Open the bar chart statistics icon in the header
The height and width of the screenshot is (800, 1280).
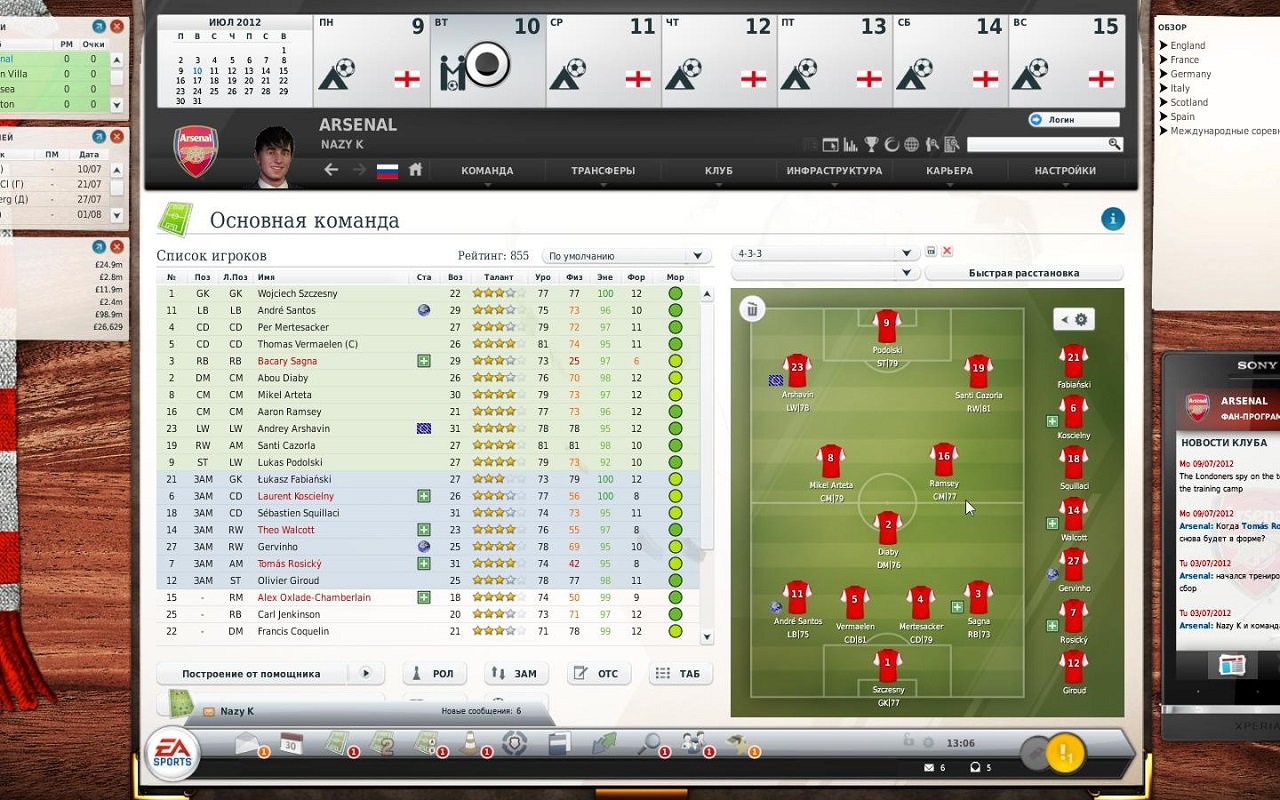pos(850,143)
